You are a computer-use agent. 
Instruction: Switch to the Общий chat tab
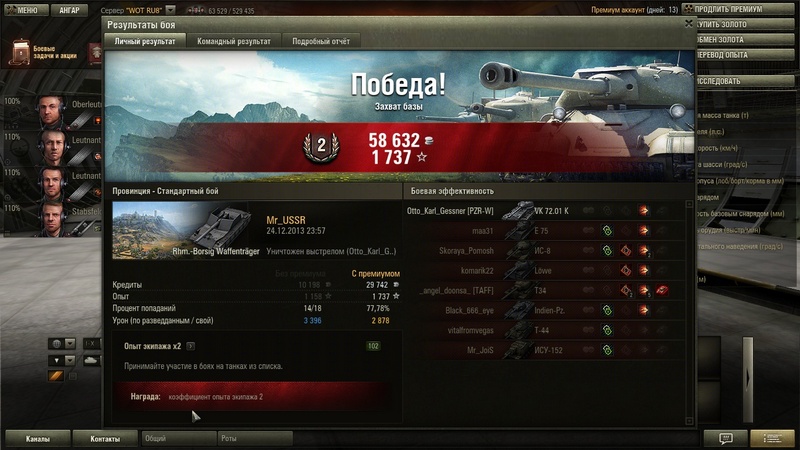point(176,438)
